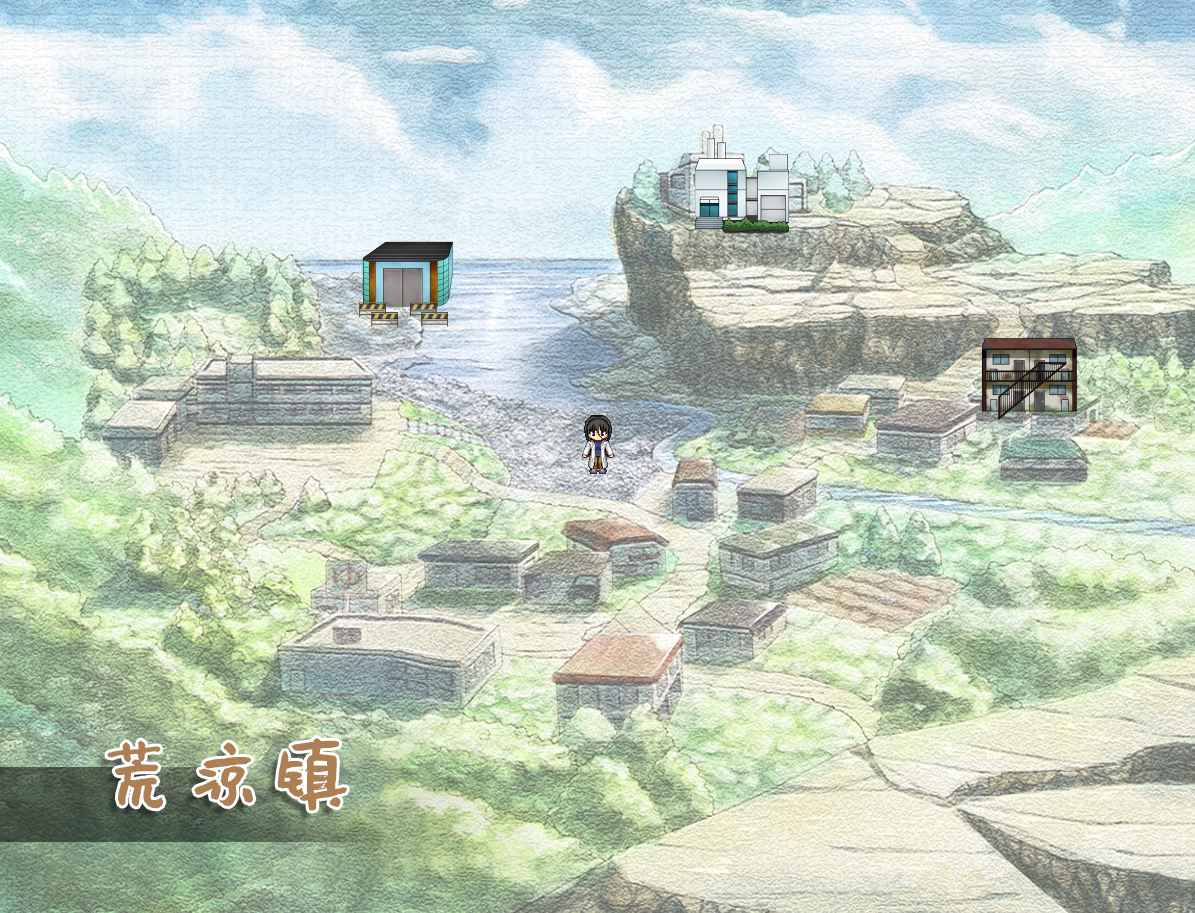1195x913 pixels.
Task: Enter the brown apartment building with the staircase
Action: tap(1028, 376)
